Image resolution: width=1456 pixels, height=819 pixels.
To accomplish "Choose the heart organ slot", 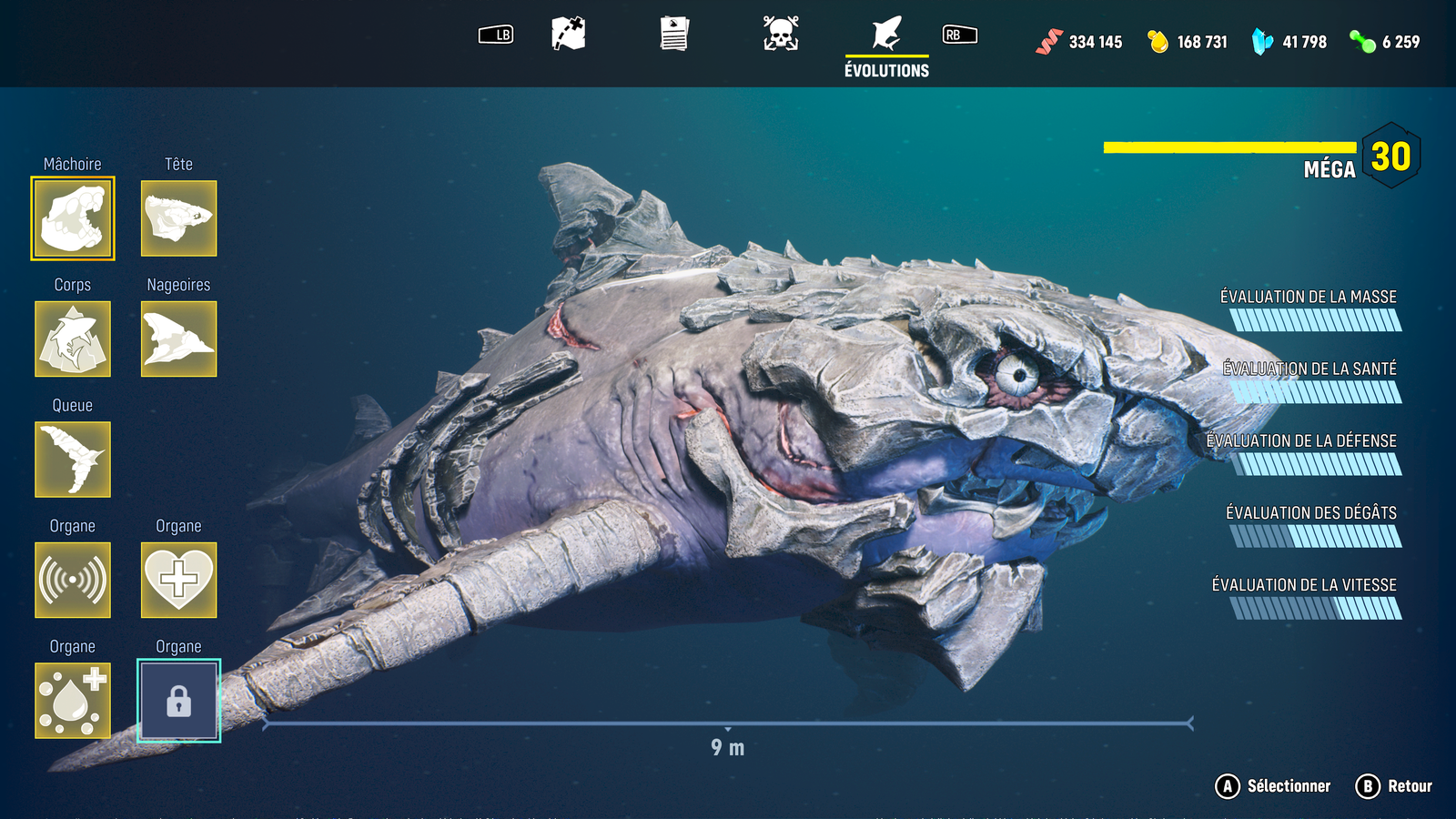I will [x=178, y=580].
